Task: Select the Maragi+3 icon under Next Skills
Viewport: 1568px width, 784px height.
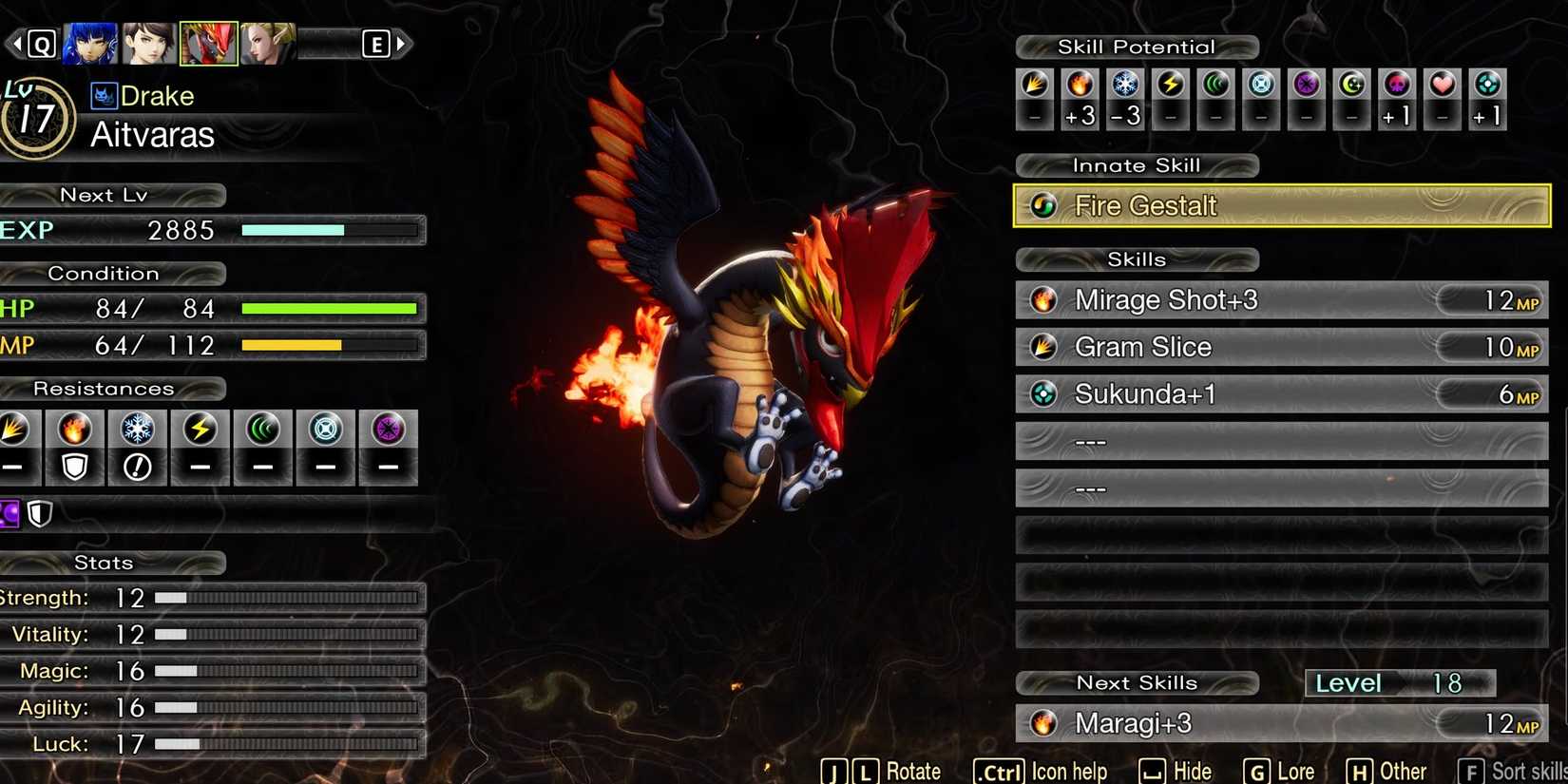Action: (x=1043, y=723)
